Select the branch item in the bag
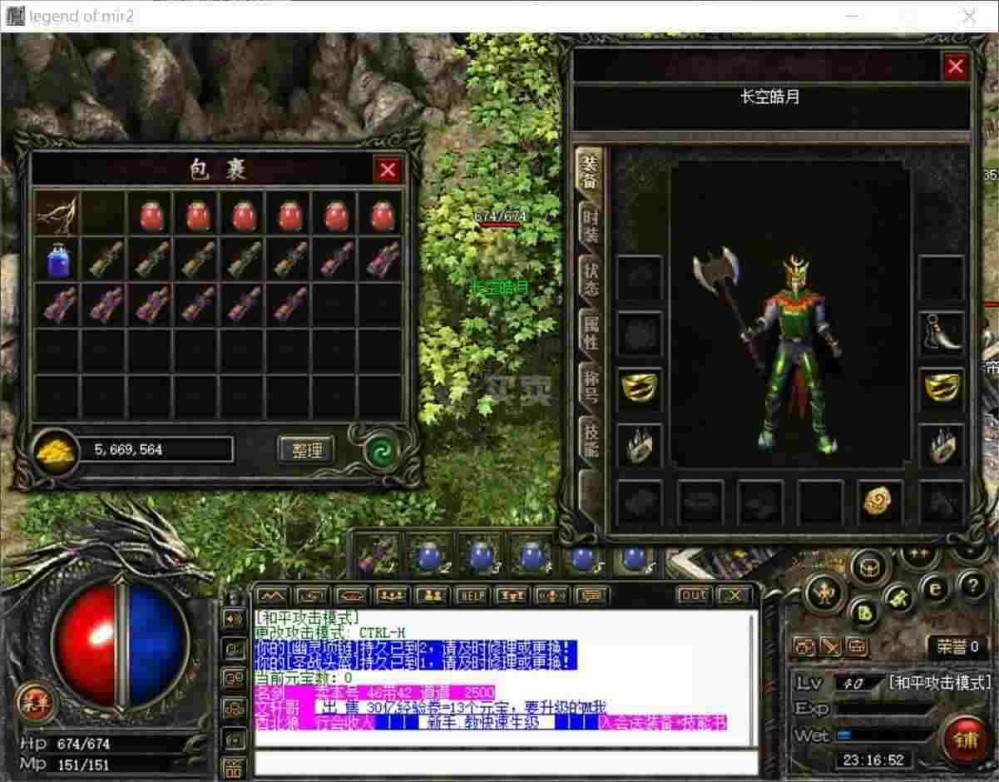Viewport: 999px width, 782px height. (x=57, y=213)
